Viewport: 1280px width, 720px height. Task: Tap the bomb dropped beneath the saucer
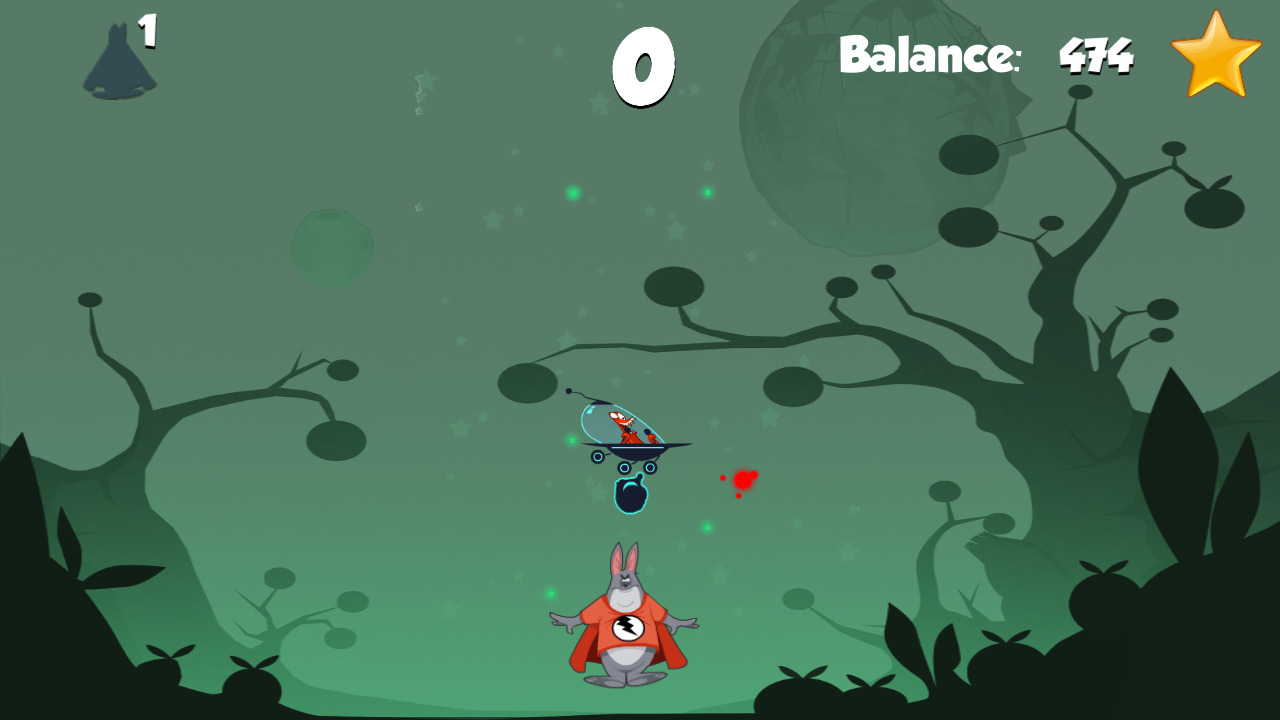point(631,495)
